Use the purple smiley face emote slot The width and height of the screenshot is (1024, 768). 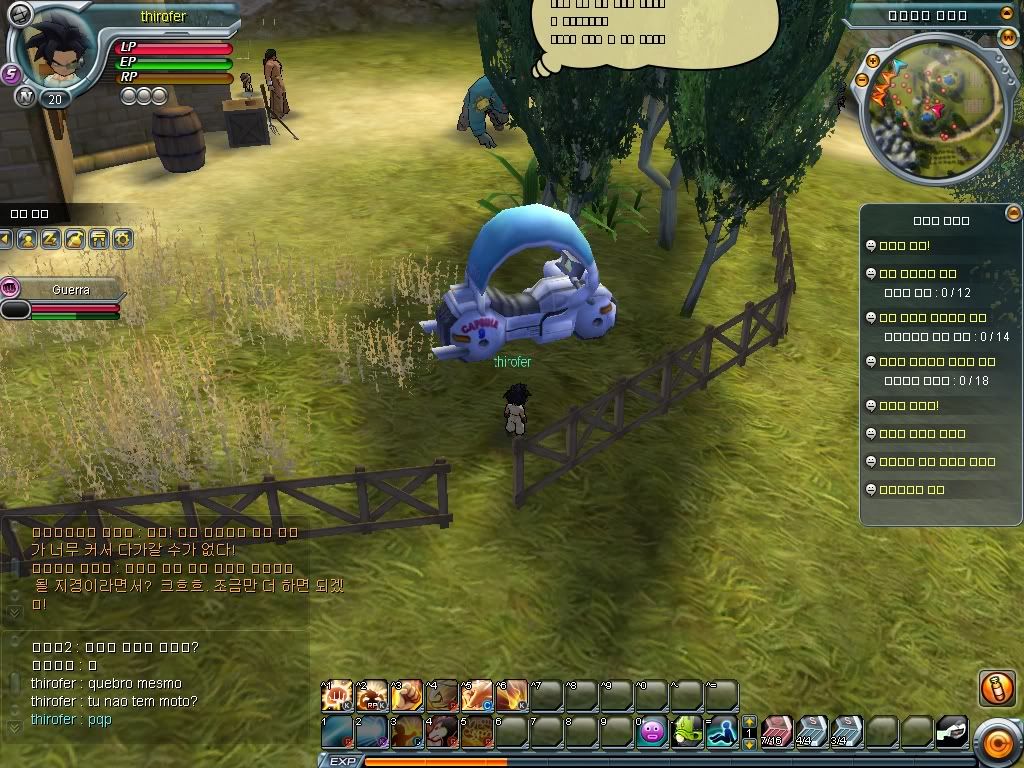[652, 731]
